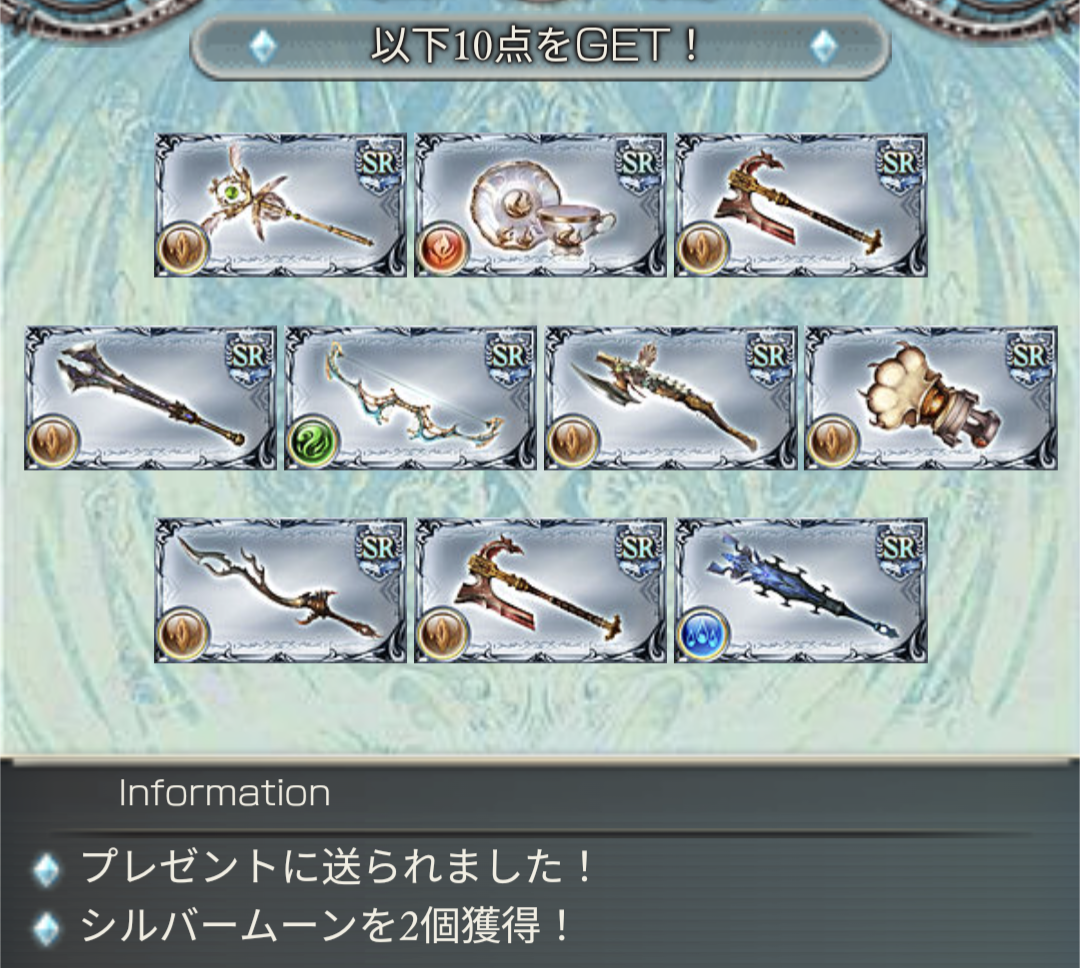This screenshot has width=1080, height=968.
Task: Tap the teacup and saucer card
Action: [540, 205]
